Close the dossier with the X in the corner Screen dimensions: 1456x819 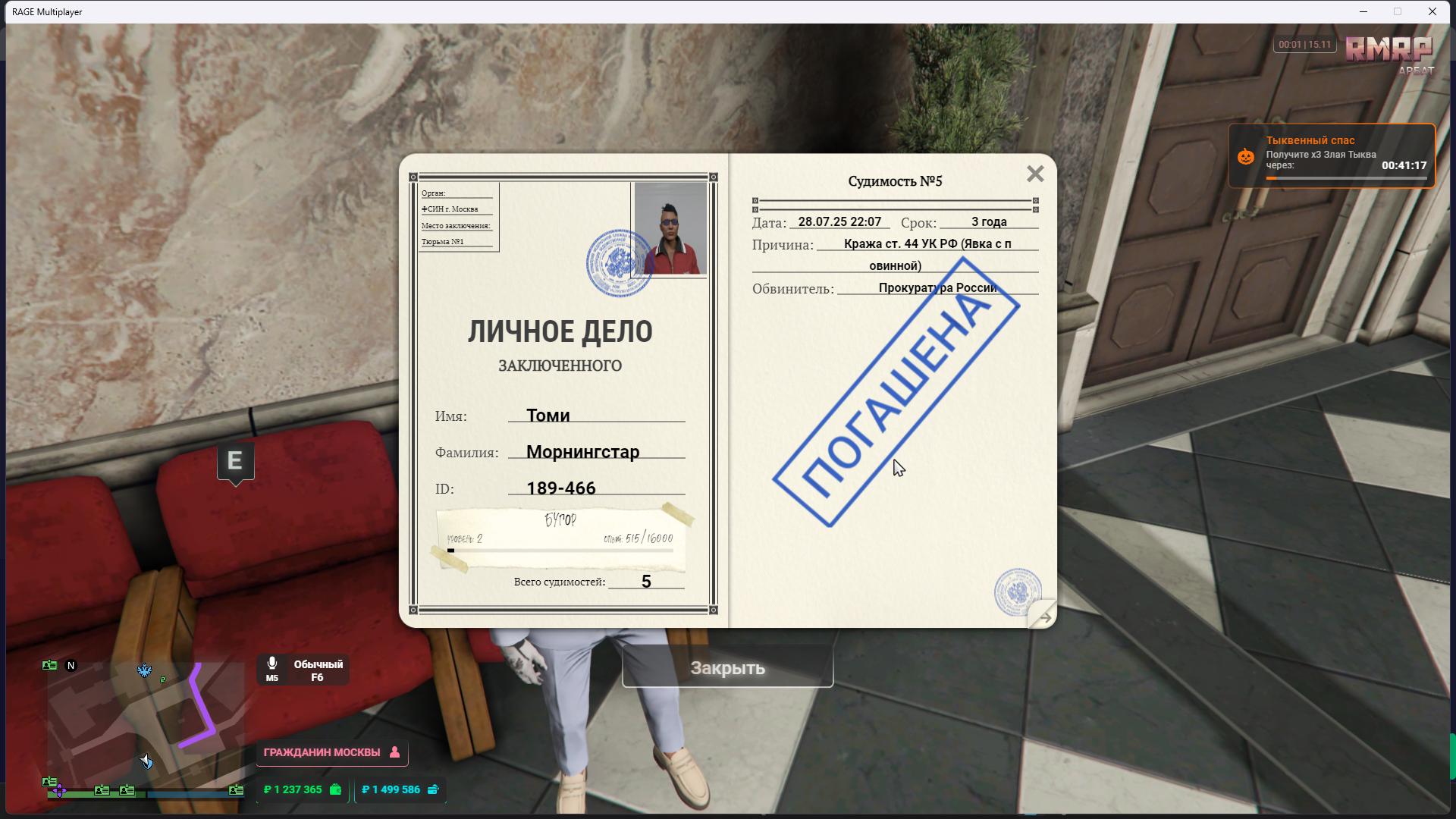(1035, 174)
